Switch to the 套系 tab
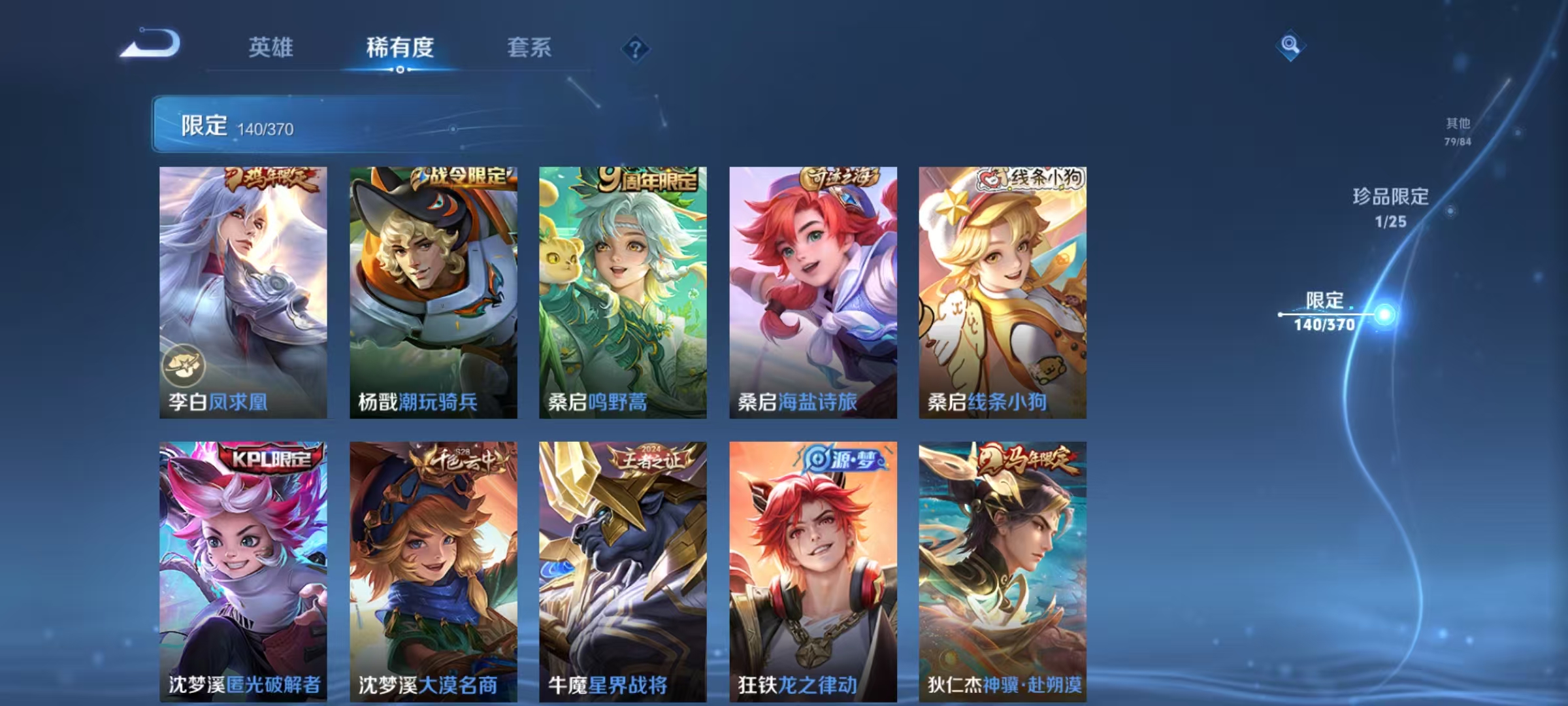This screenshot has width=1568, height=706. 529,48
